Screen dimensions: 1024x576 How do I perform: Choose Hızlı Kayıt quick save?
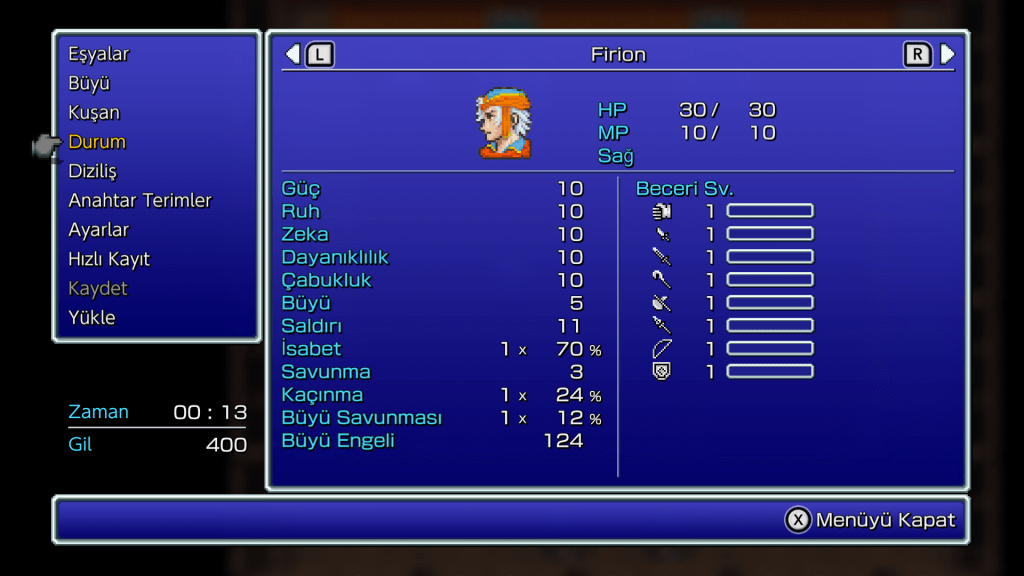pyautogui.click(x=109, y=259)
